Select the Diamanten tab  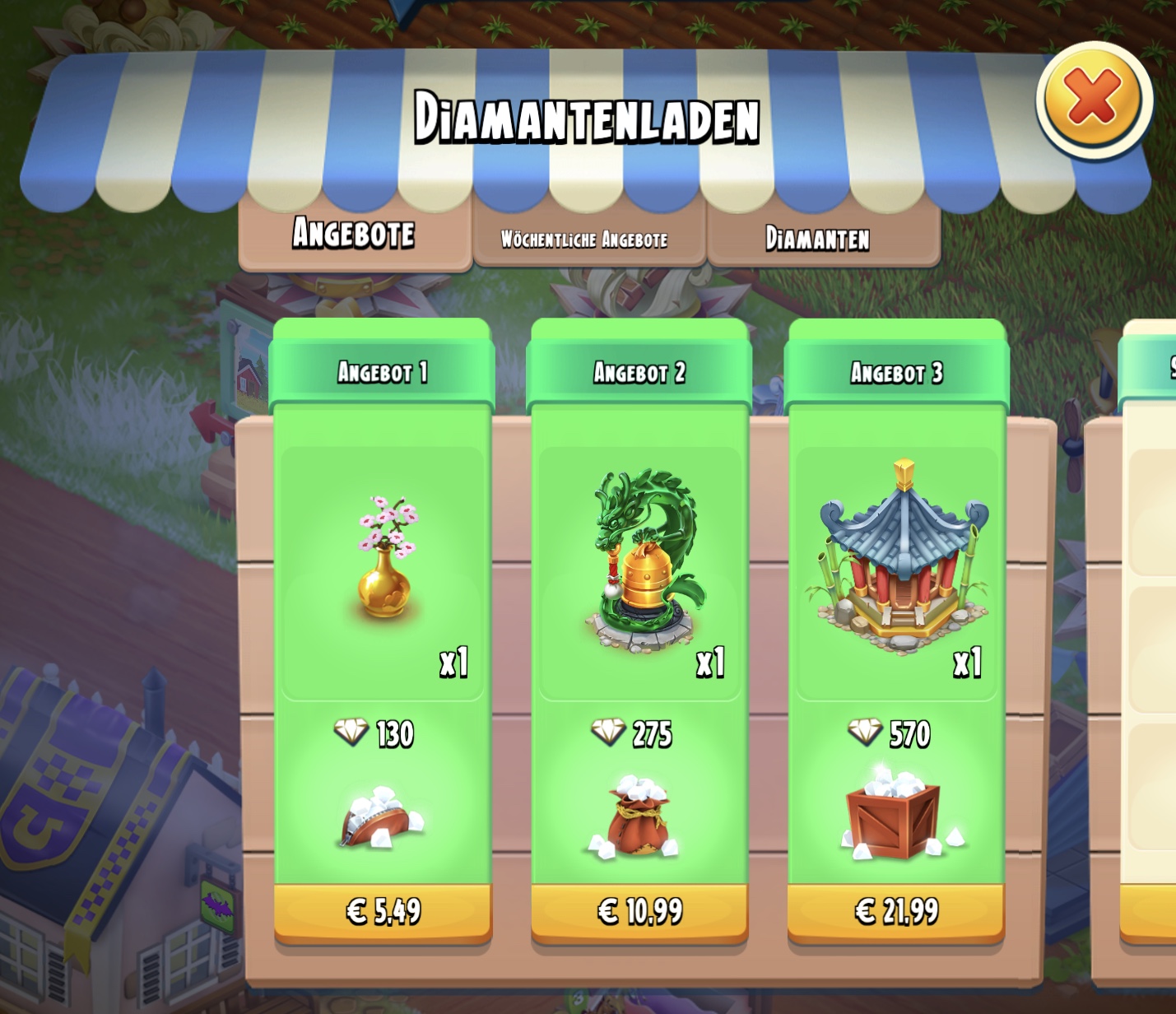coord(818,239)
